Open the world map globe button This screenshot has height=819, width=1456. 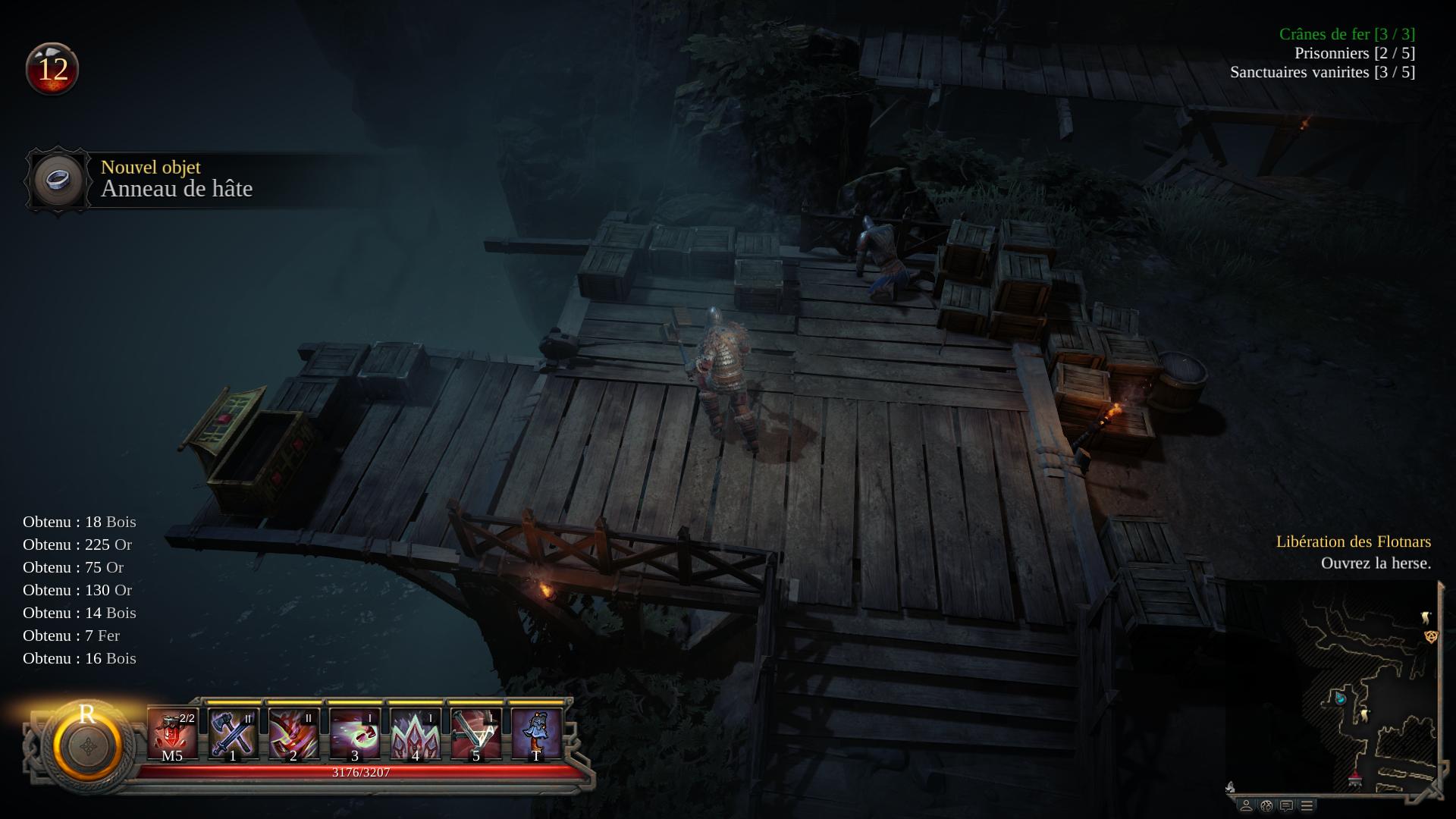coord(1266,805)
